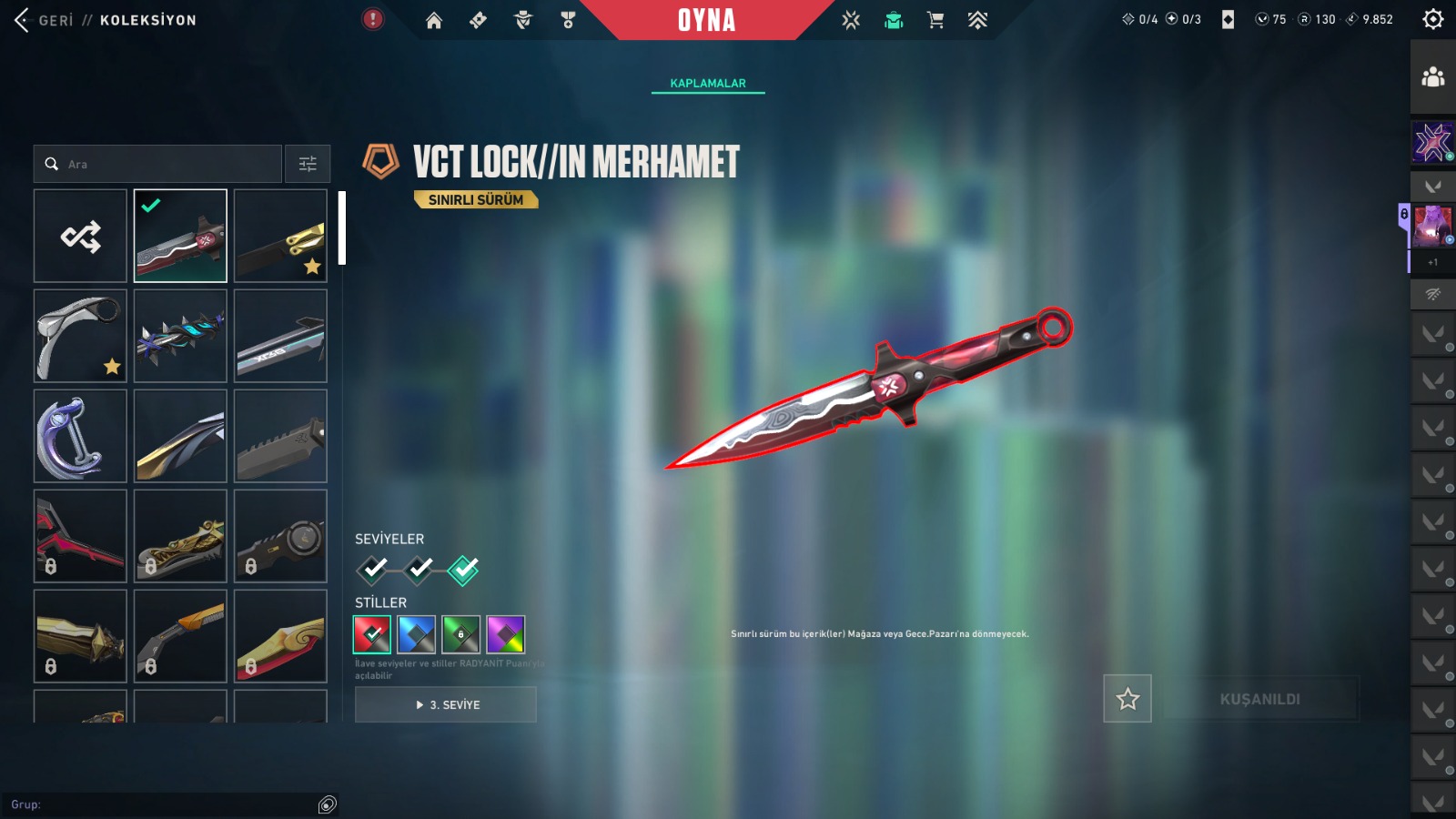Pick the purple and yellow style swatch
Image resolution: width=1456 pixels, height=819 pixels.
[x=505, y=634]
